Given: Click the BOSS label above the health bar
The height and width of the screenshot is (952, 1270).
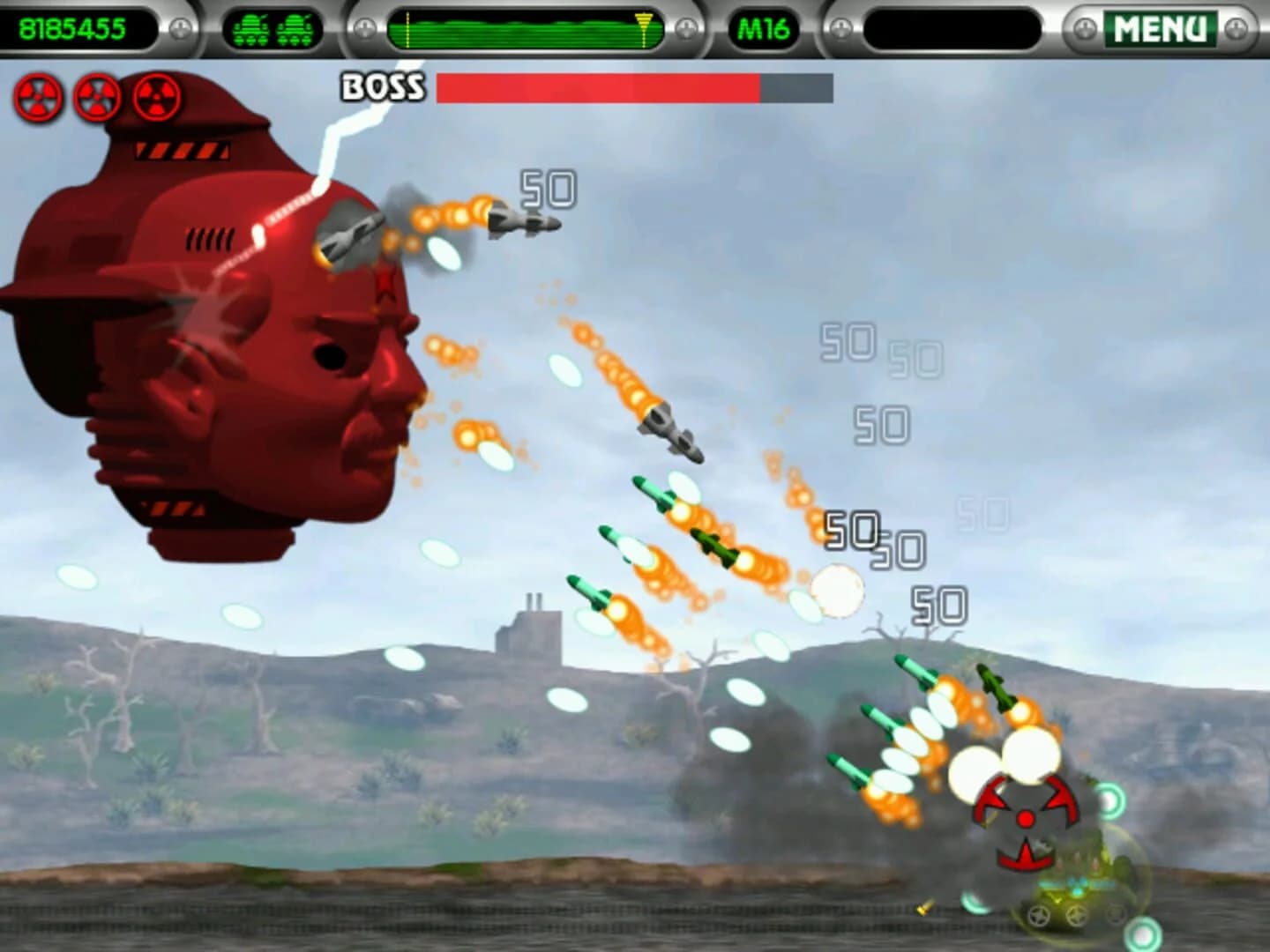Looking at the screenshot, I should (x=381, y=86).
